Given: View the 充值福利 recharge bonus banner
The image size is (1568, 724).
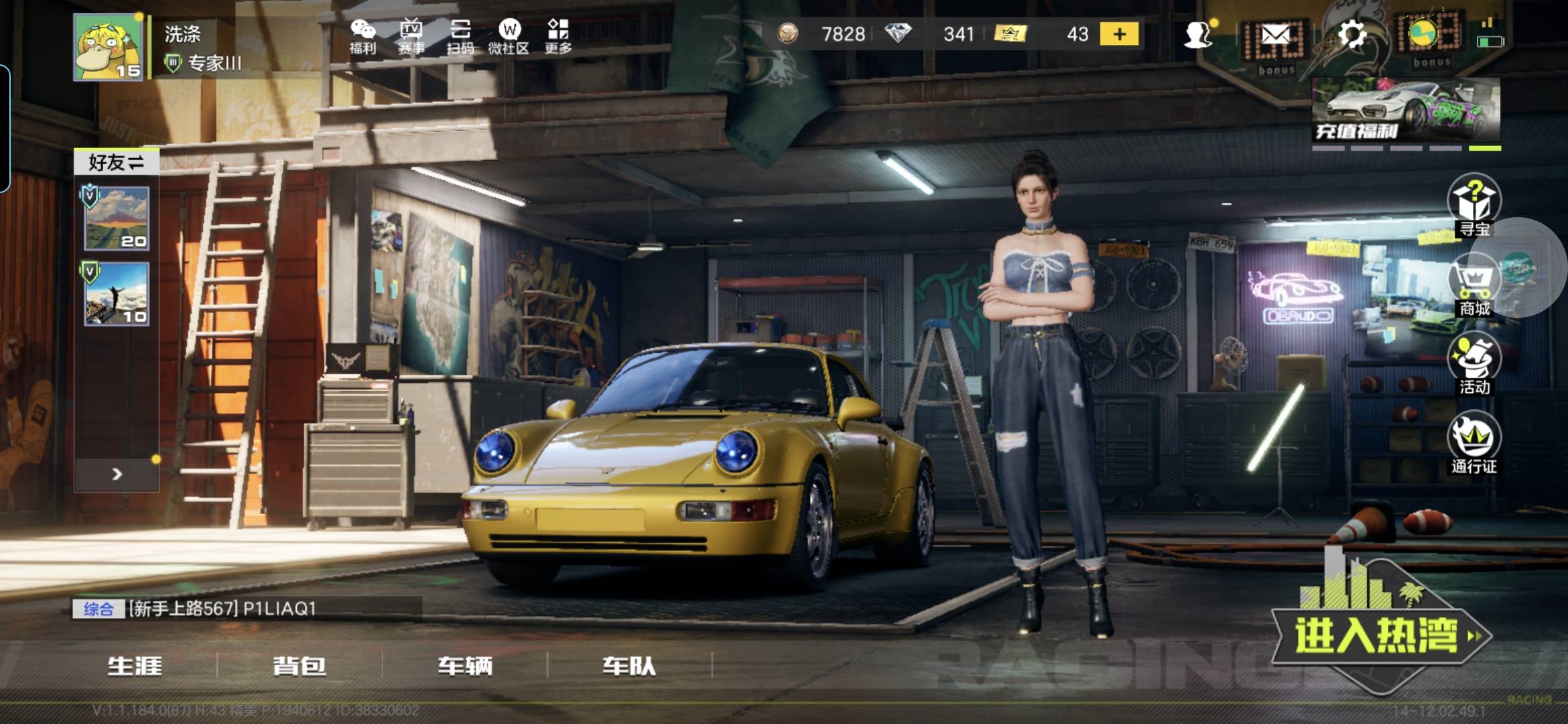Looking at the screenshot, I should click(1405, 110).
